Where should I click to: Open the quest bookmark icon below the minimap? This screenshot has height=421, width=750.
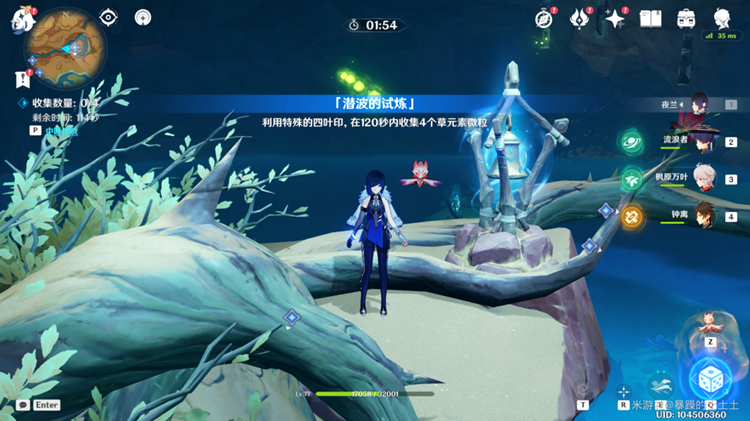pyautogui.click(x=21, y=78)
